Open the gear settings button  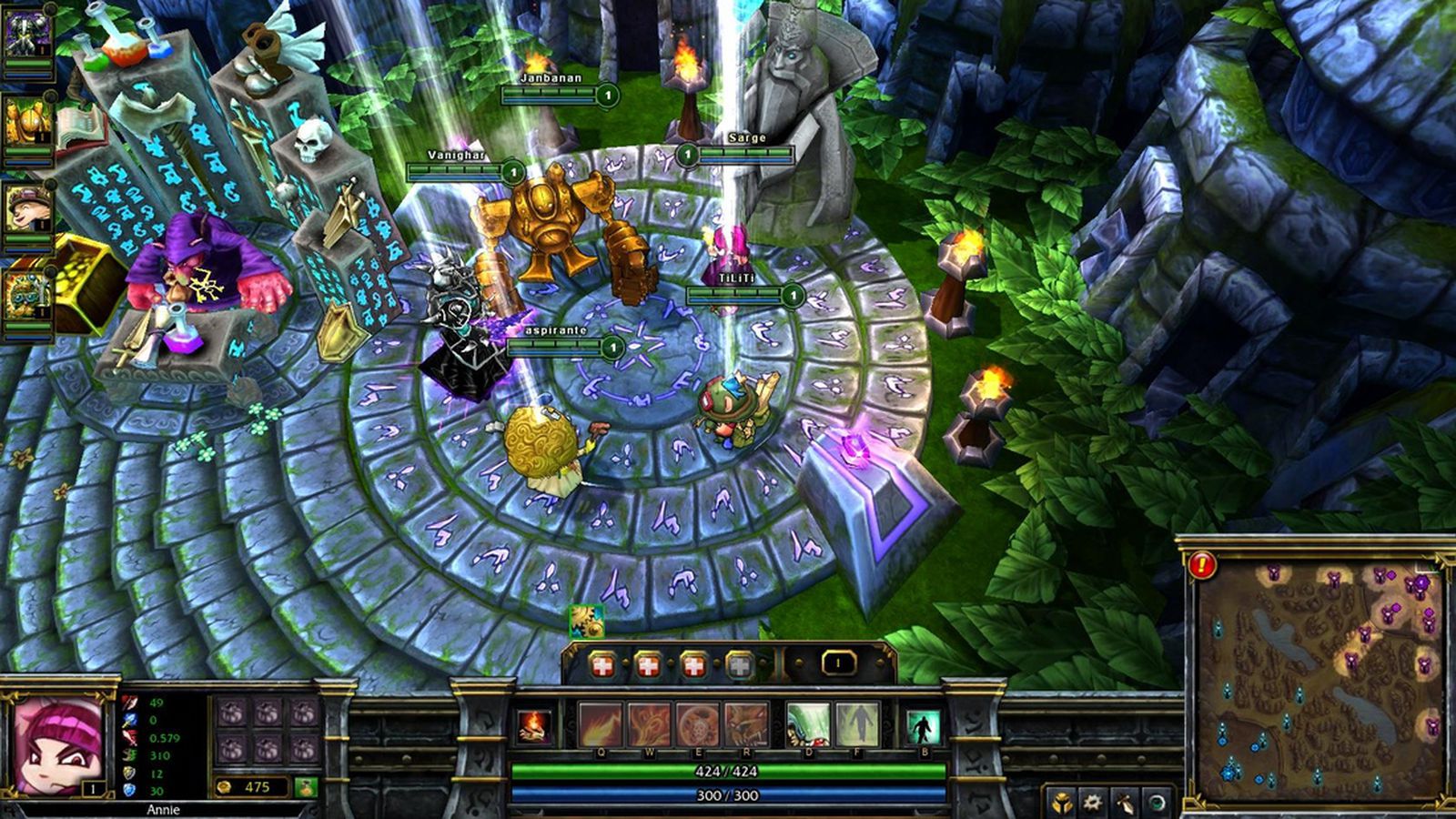tap(1091, 804)
